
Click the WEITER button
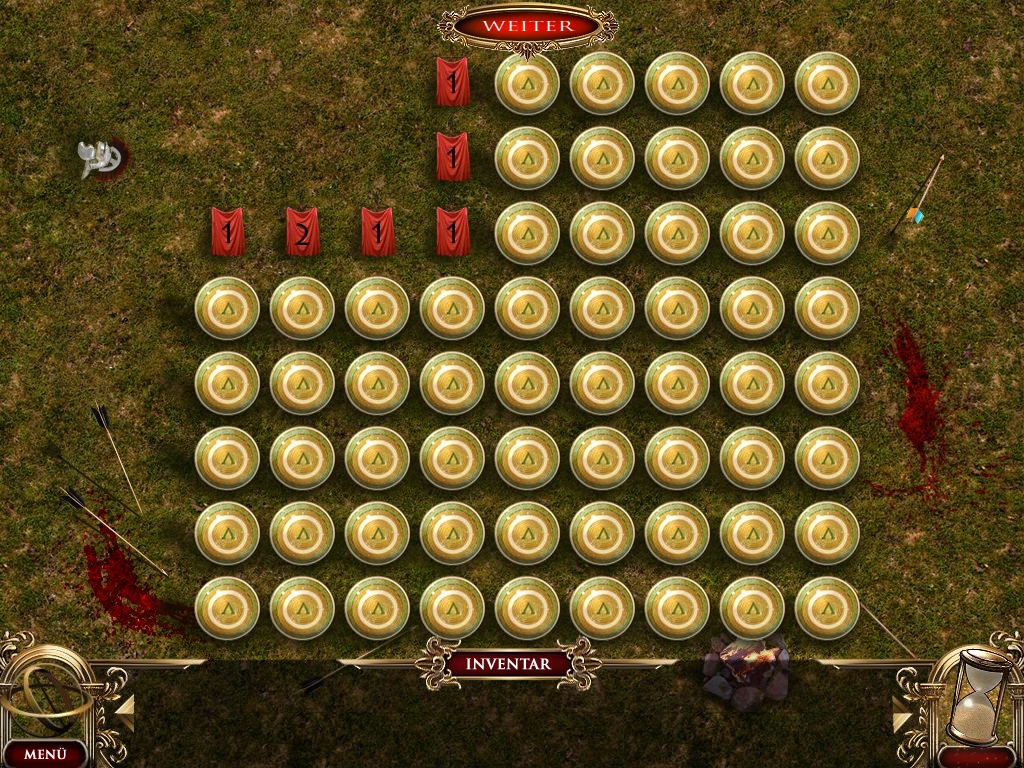527,25
